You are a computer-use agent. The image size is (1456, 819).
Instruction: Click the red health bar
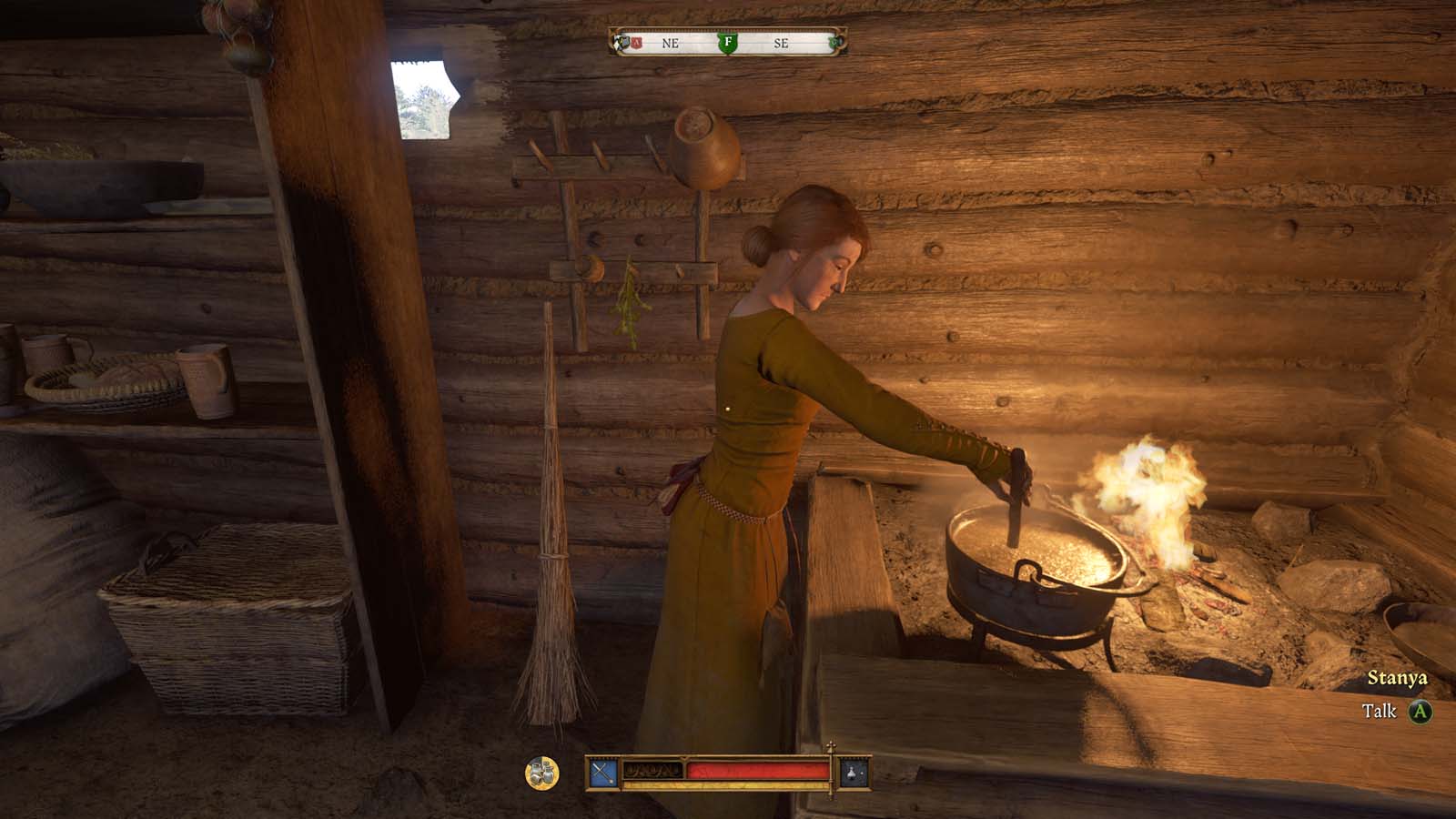point(755,771)
